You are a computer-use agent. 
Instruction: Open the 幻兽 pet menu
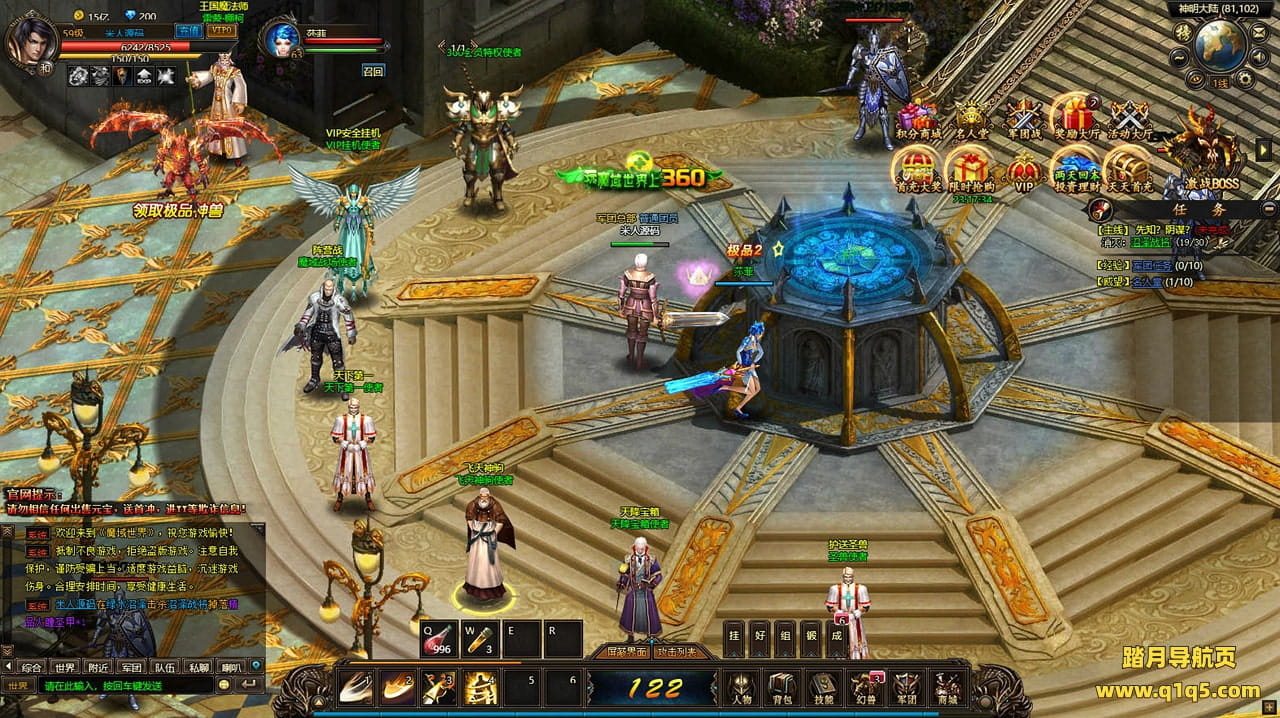(863, 686)
